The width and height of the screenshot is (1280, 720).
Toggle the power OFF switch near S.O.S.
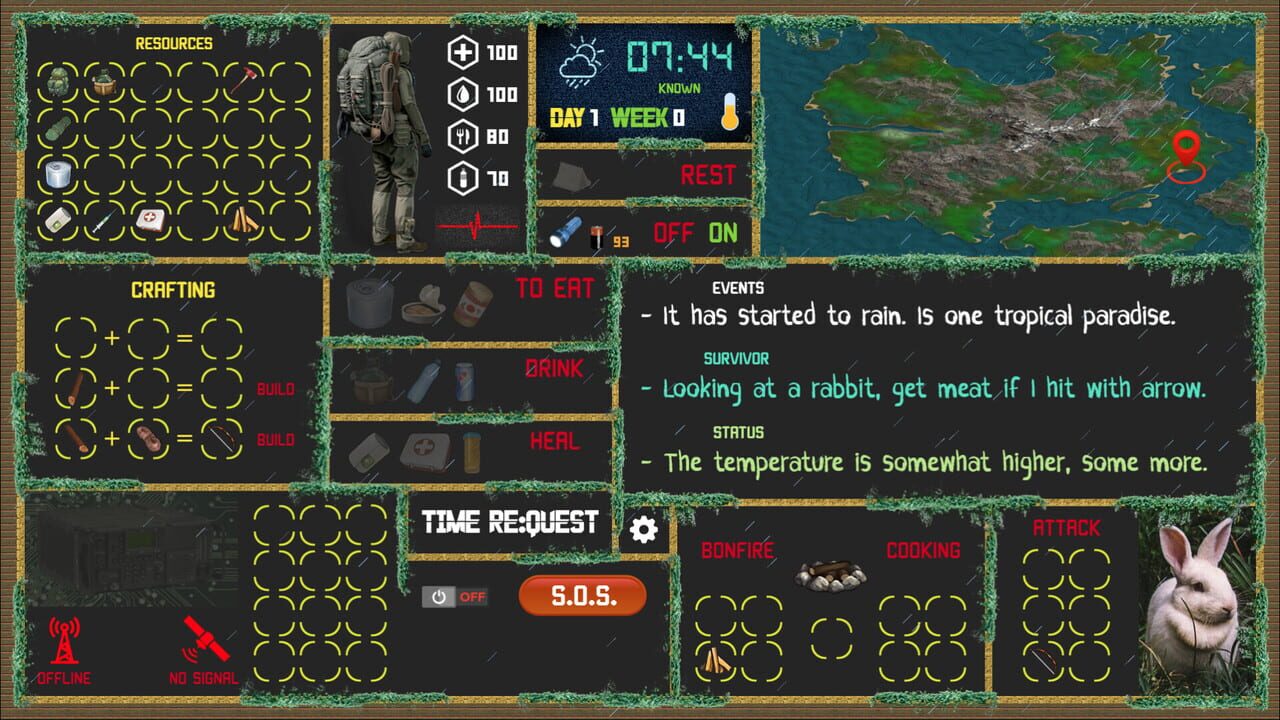point(458,597)
